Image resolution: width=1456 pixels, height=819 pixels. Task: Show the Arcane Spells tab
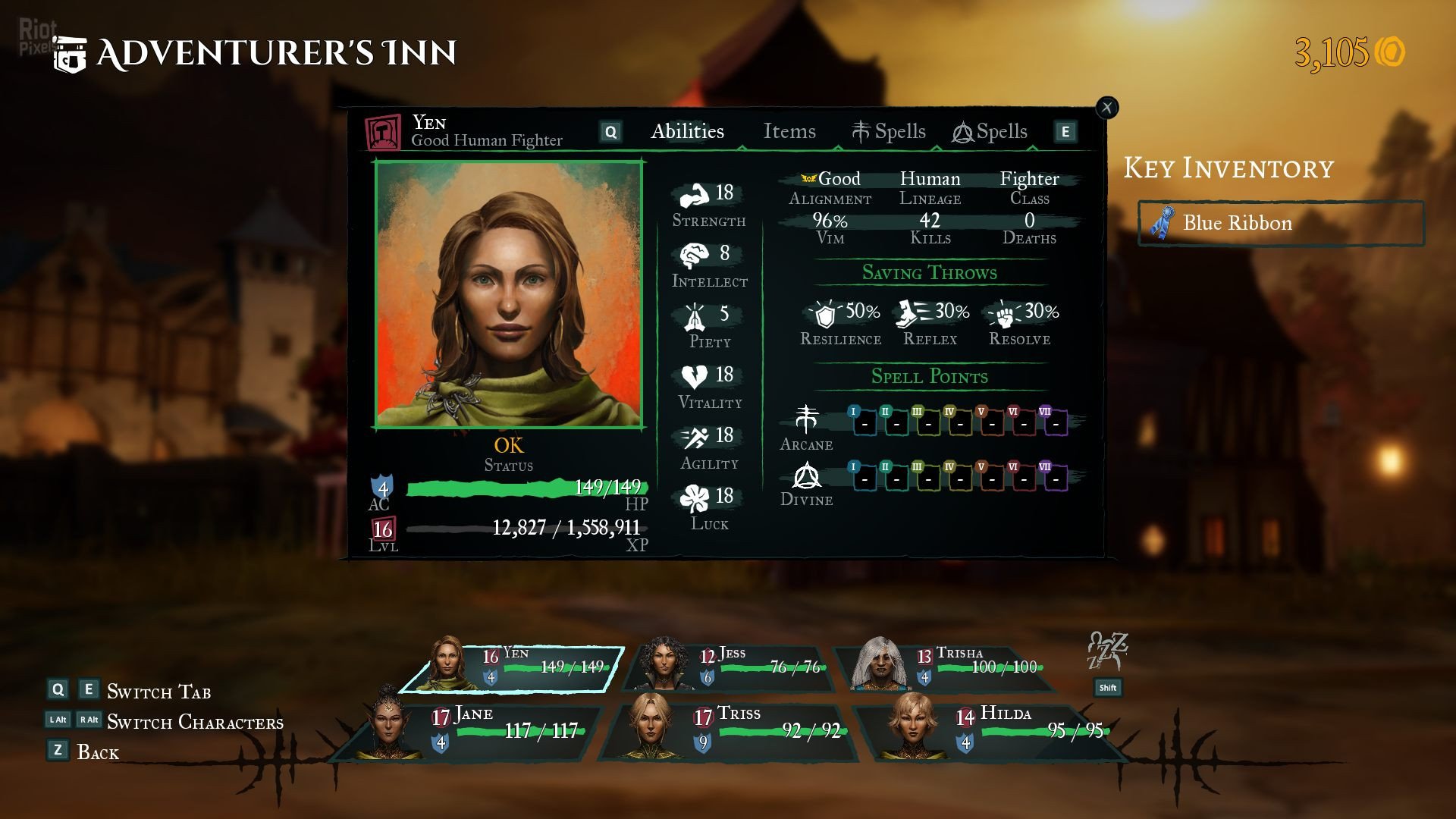click(889, 132)
